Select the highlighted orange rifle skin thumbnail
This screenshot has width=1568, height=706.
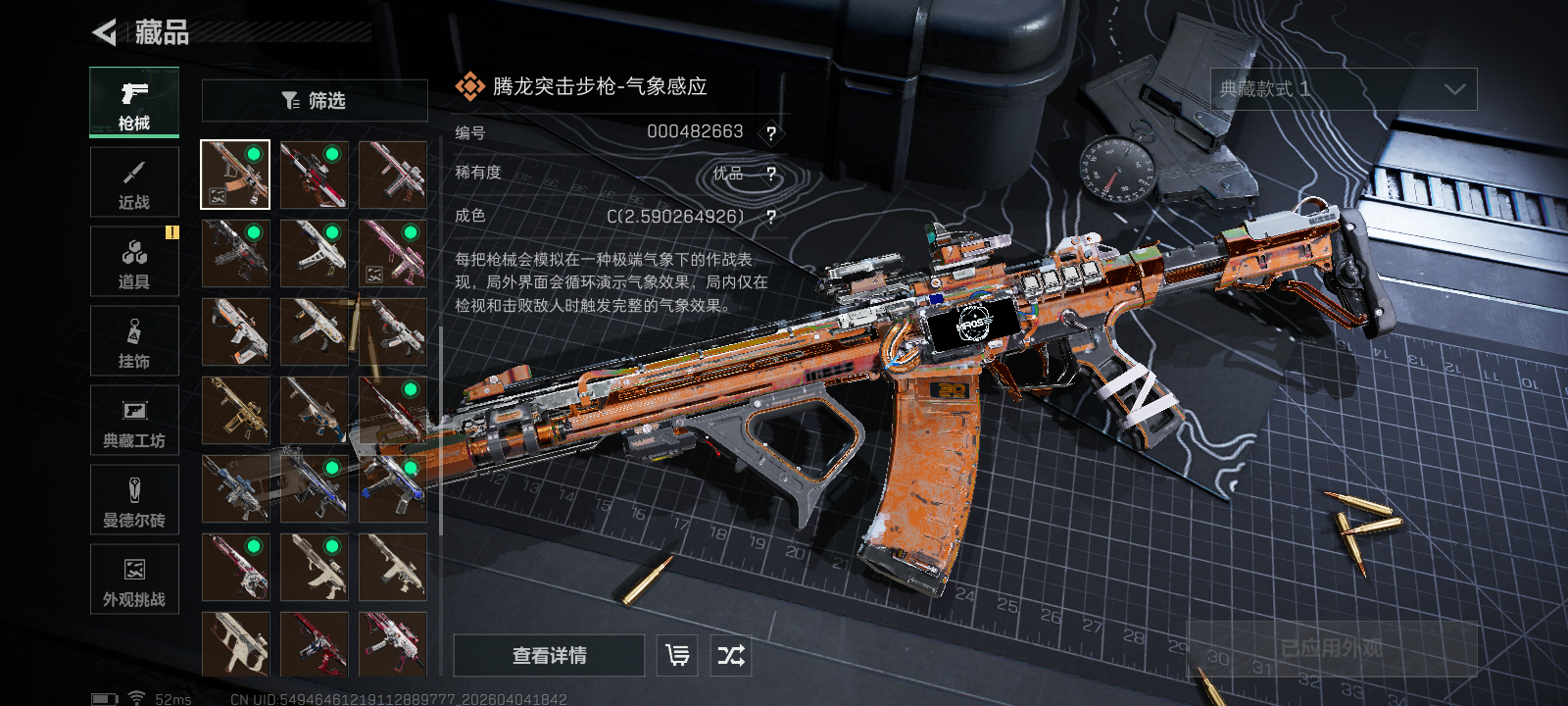[x=235, y=175]
